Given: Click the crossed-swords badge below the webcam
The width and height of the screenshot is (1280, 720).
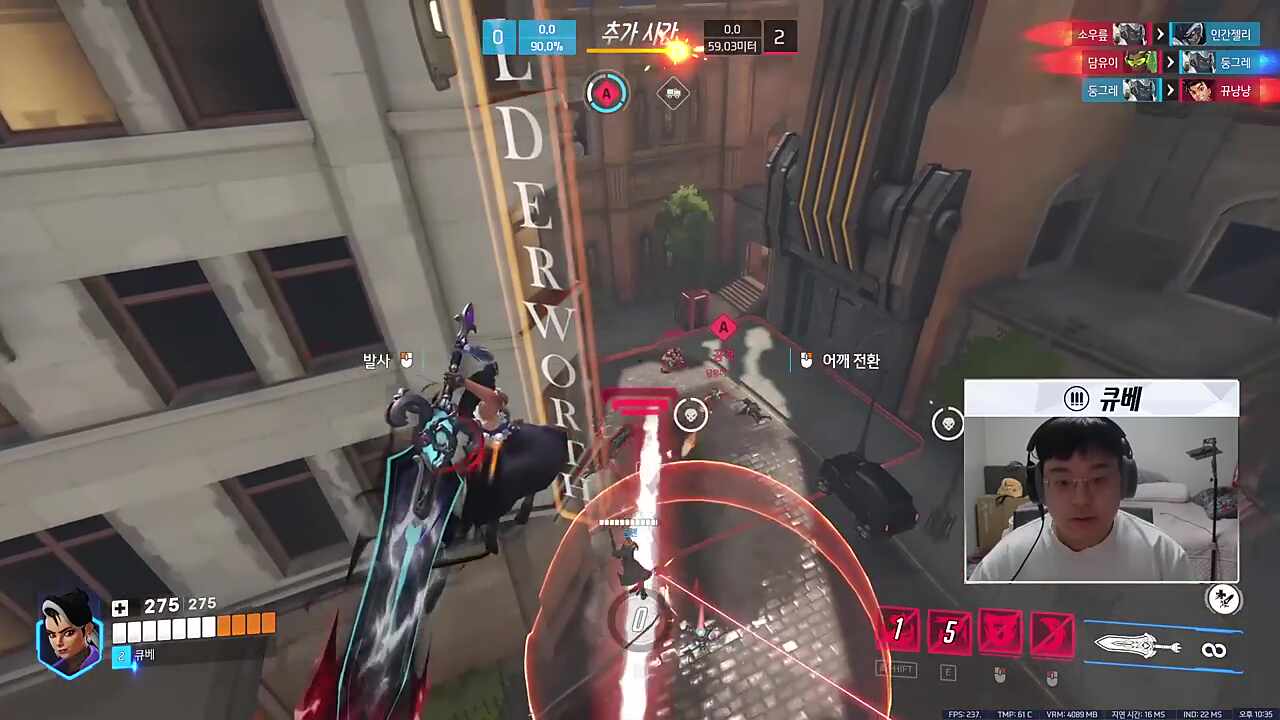Looking at the screenshot, I should pos(1224,600).
